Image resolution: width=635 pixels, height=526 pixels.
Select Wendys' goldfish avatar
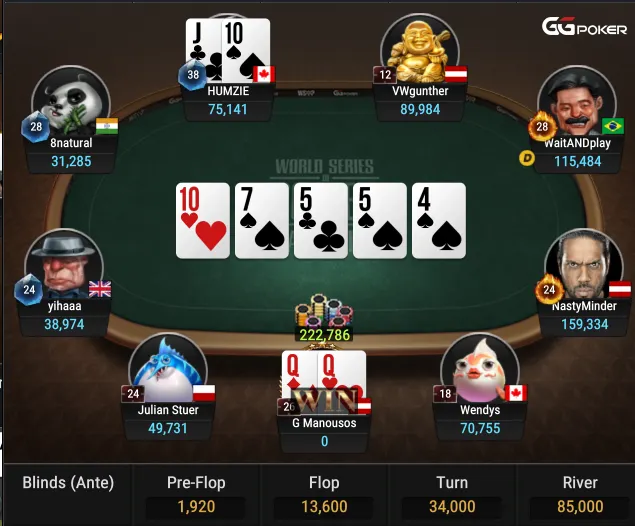pyautogui.click(x=479, y=367)
